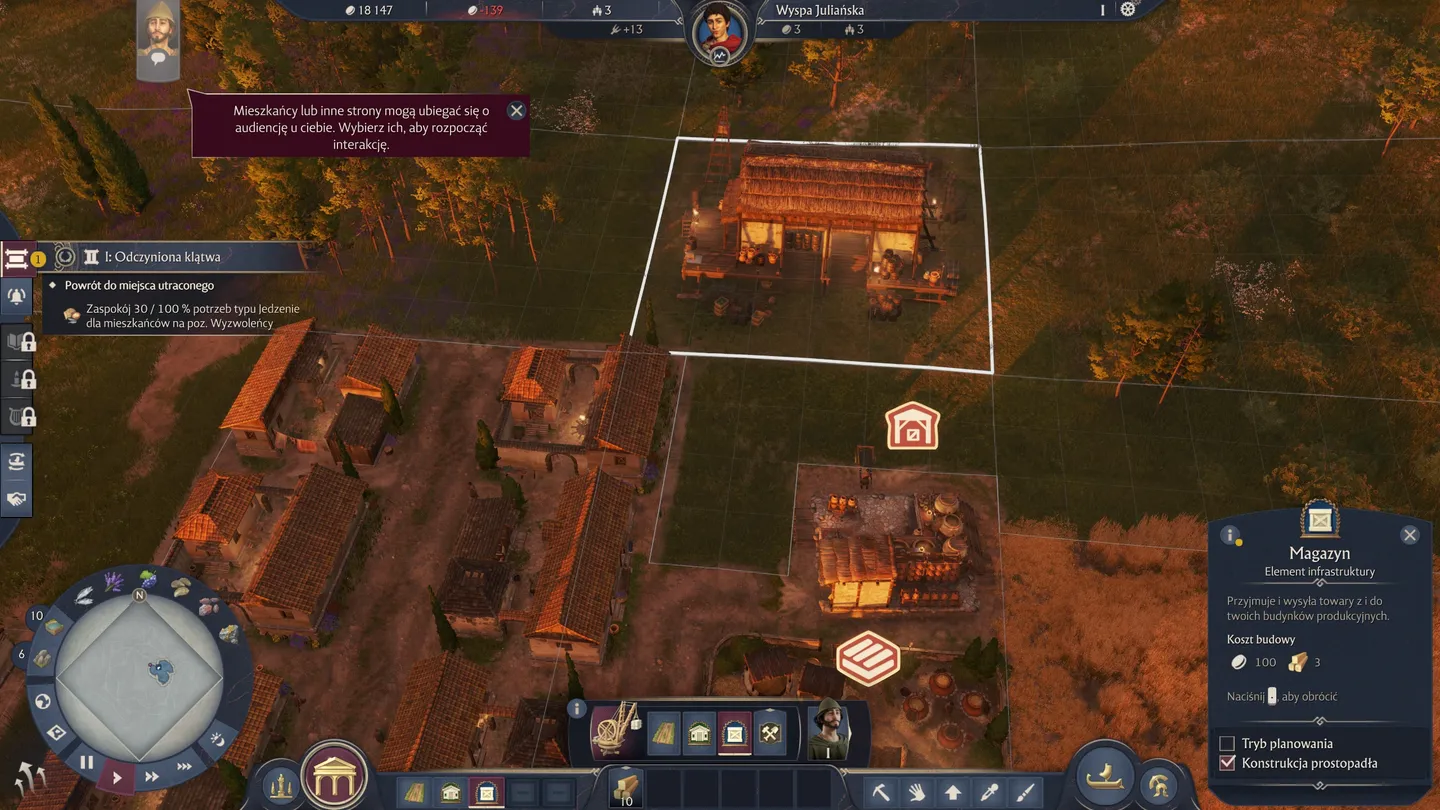
Task: Open the ship button
Action: [1104, 777]
